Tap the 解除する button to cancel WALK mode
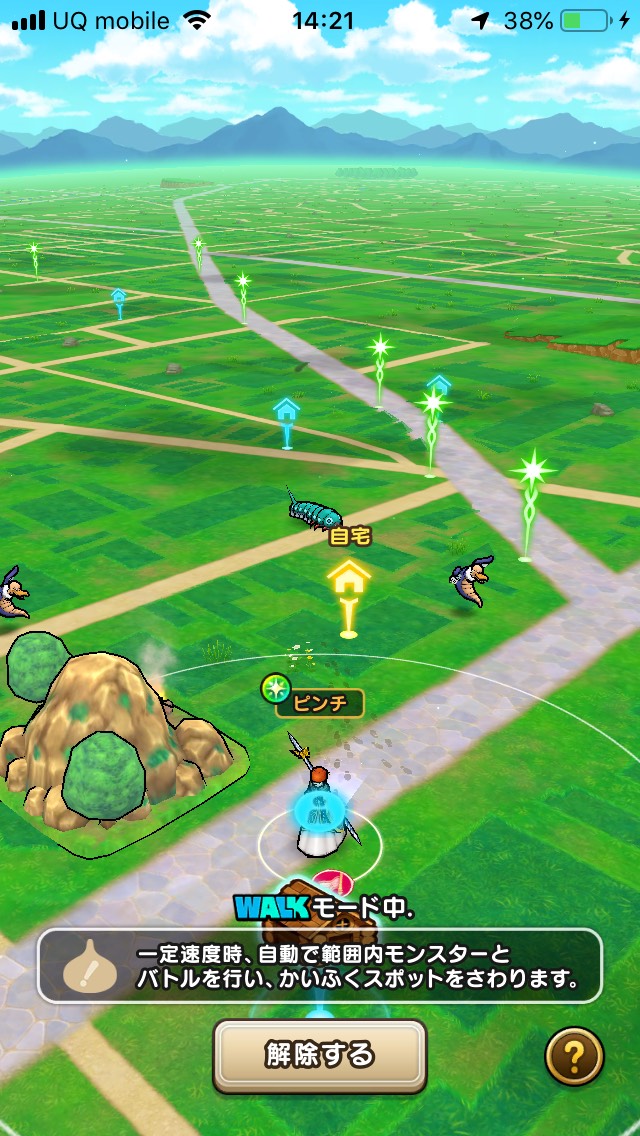The image size is (640, 1136). pos(320,1055)
